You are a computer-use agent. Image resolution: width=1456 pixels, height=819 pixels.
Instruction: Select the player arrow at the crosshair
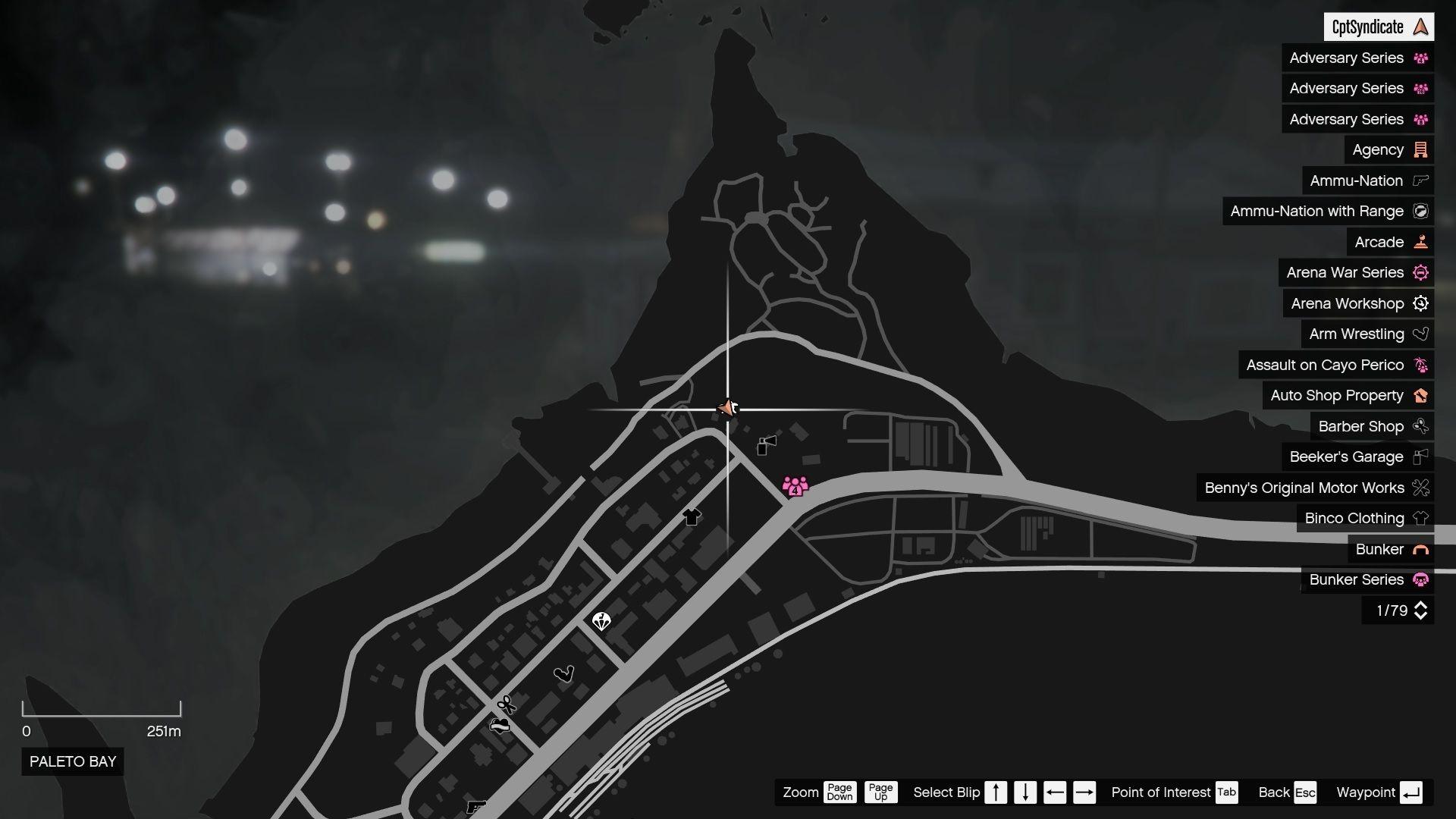[727, 407]
